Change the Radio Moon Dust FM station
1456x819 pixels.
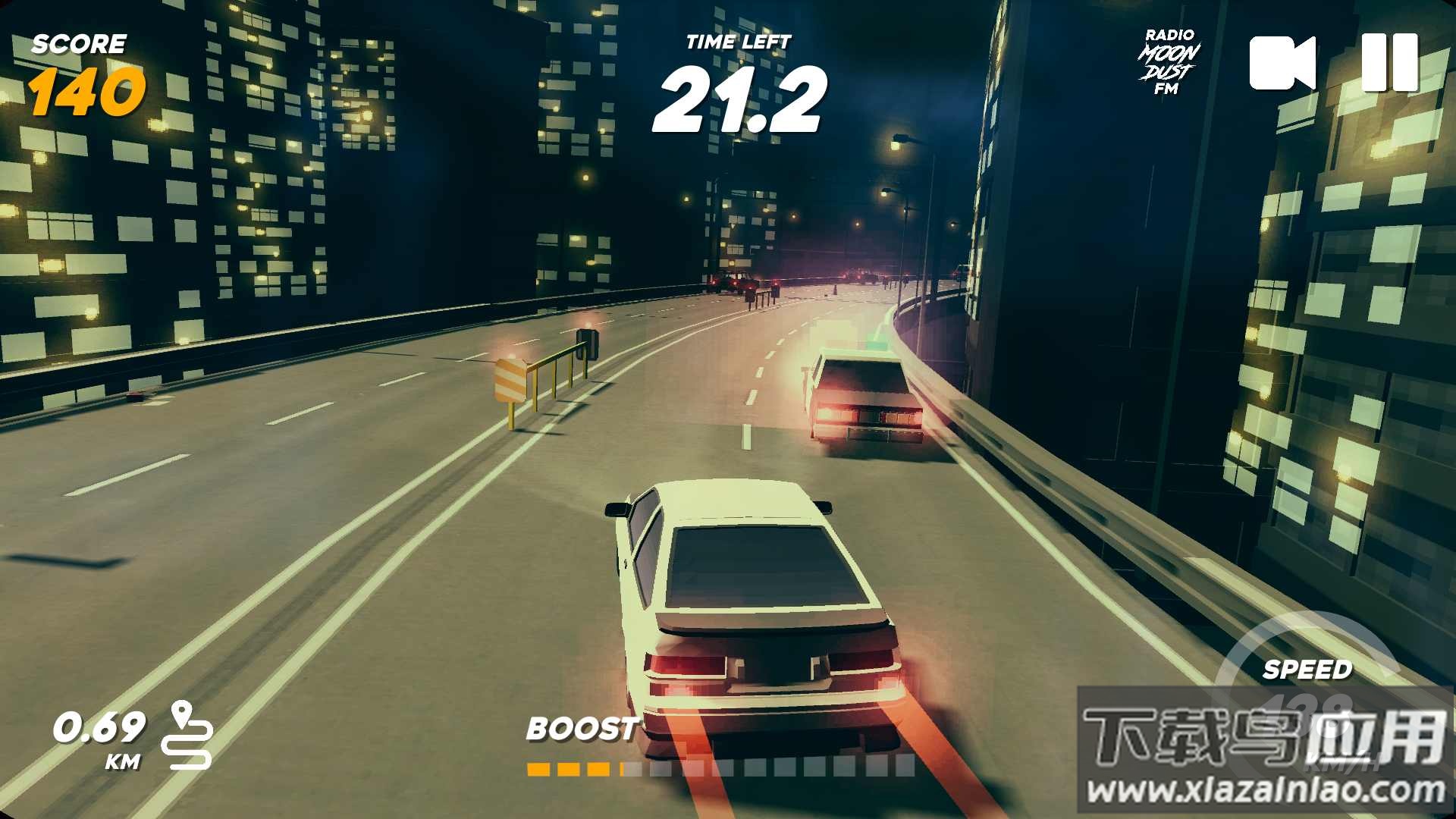coord(1169,63)
